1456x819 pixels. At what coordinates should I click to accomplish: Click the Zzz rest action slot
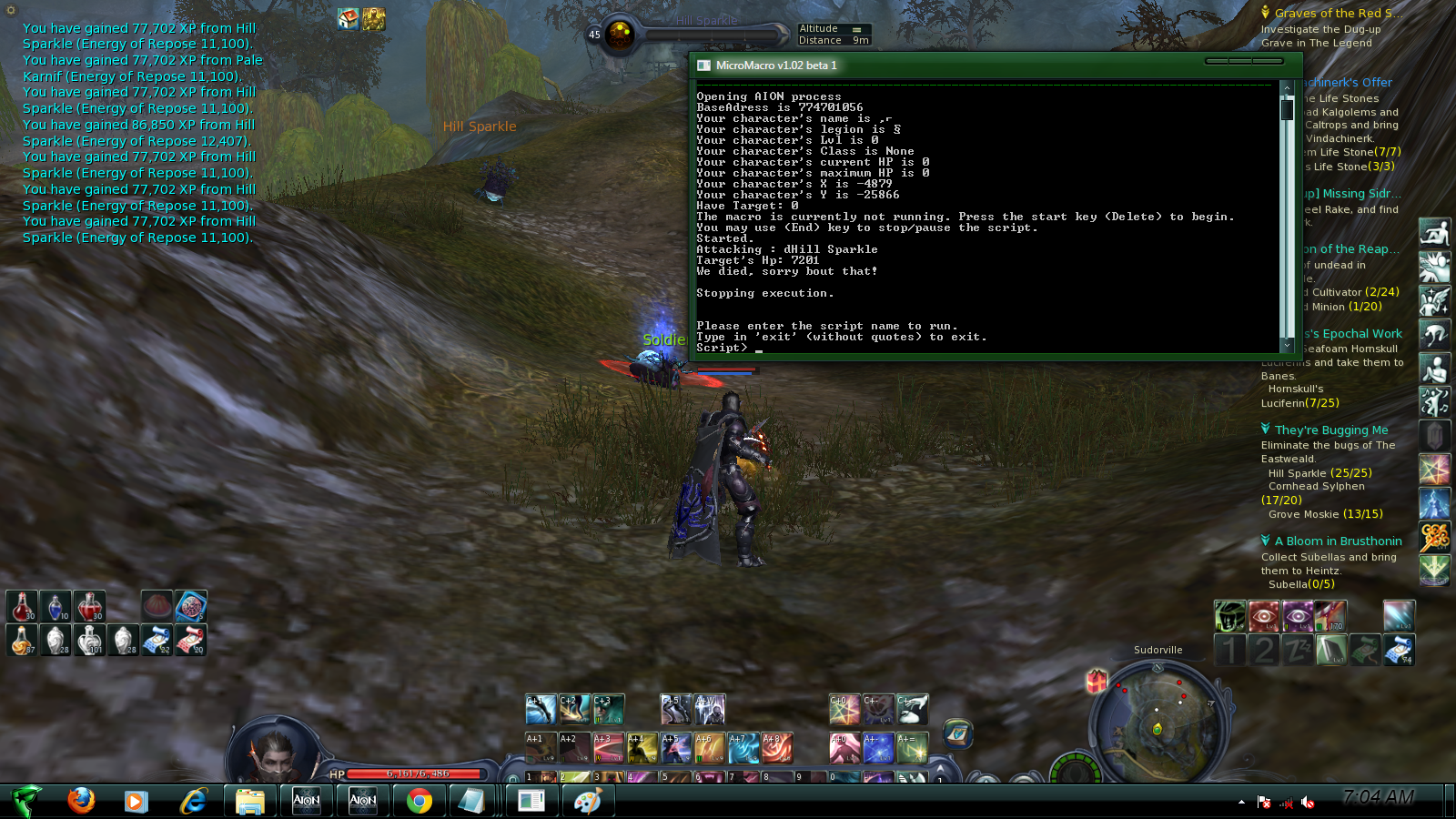[1297, 650]
